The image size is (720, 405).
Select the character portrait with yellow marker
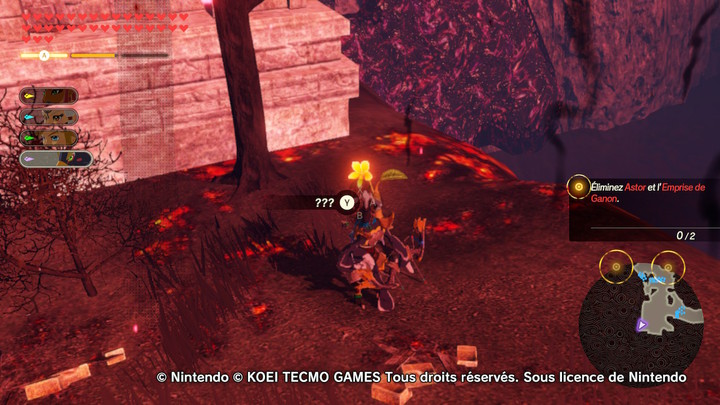[x=49, y=96]
